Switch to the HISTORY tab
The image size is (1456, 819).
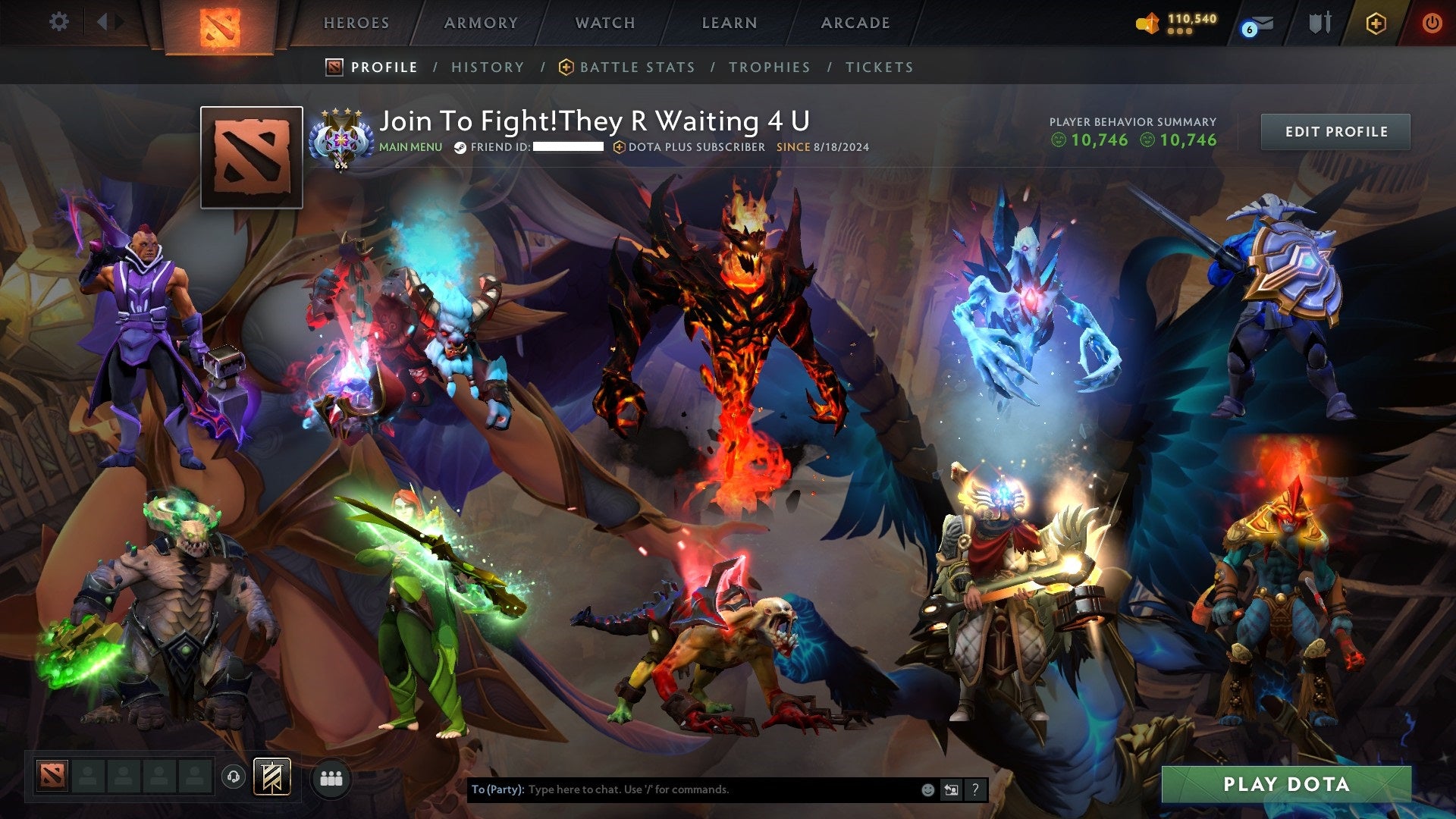coord(488,67)
